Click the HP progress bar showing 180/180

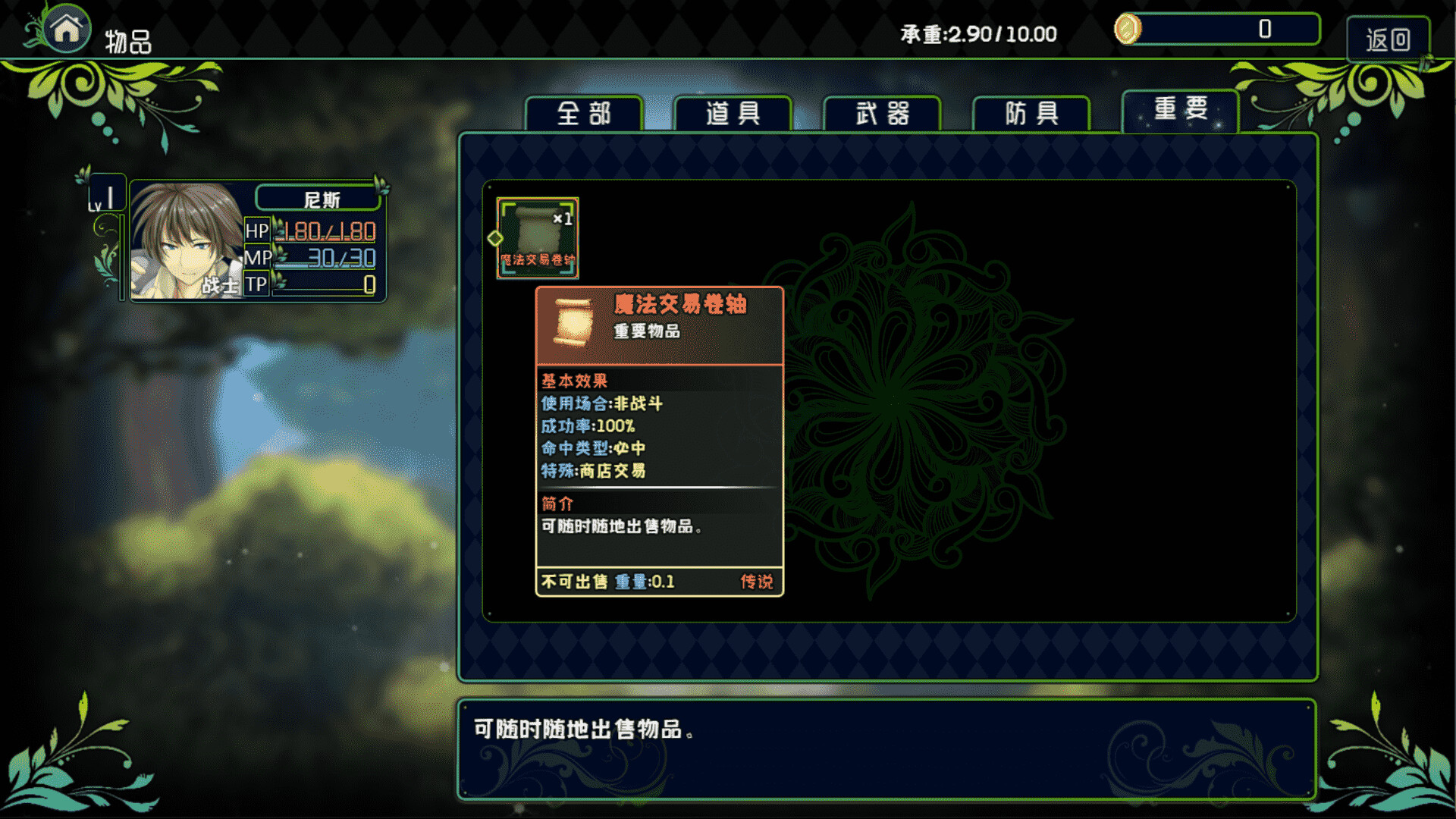(326, 232)
